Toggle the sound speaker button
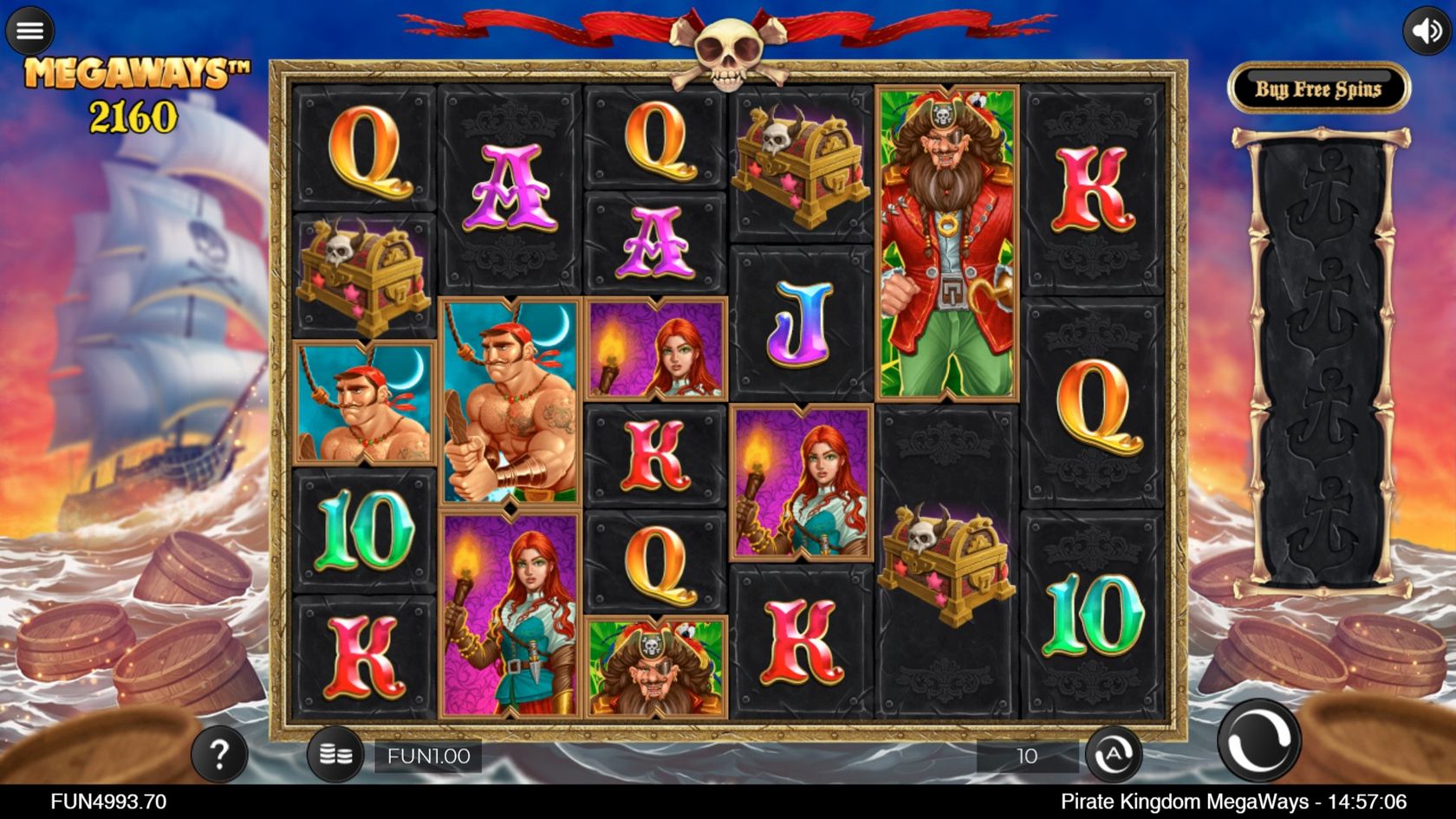The image size is (1456, 819). click(1426, 31)
